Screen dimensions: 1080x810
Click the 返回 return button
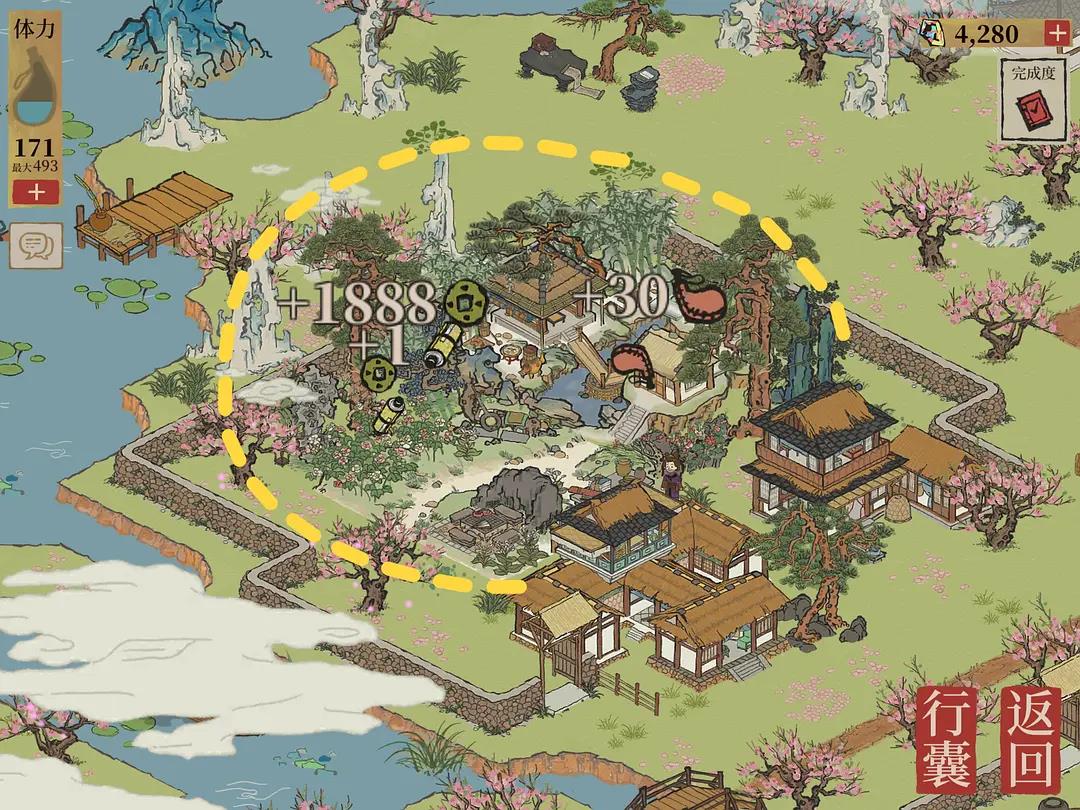(1029, 738)
